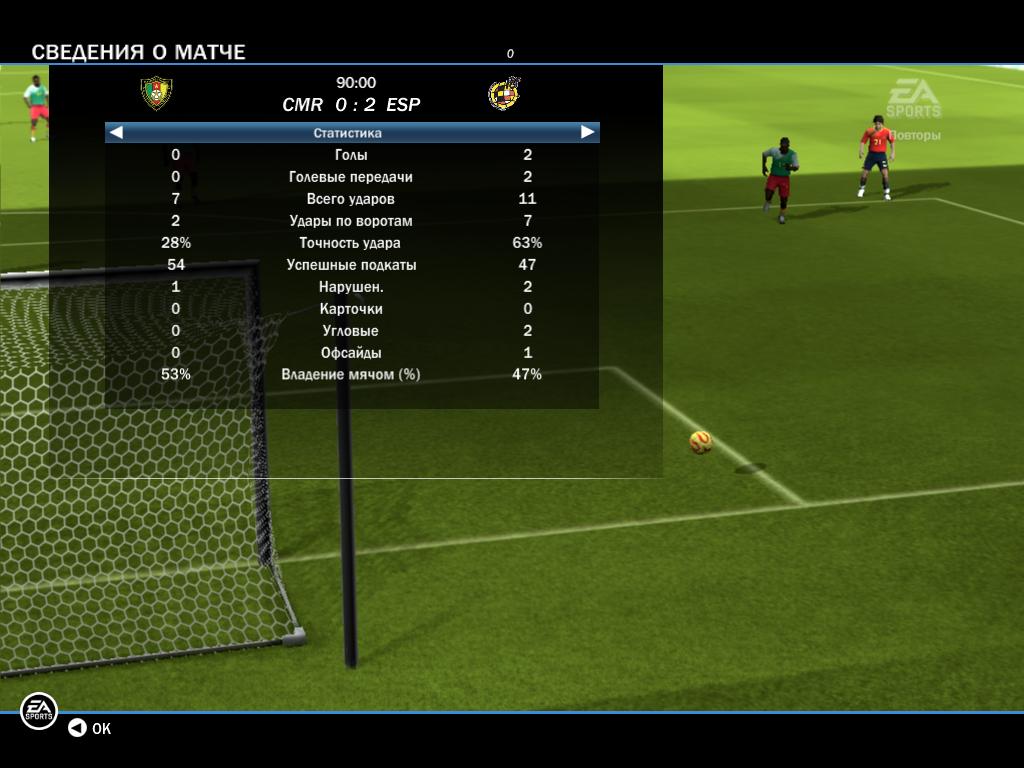Open the Повторы replays option
This screenshot has width=1024, height=768.
coord(914,135)
